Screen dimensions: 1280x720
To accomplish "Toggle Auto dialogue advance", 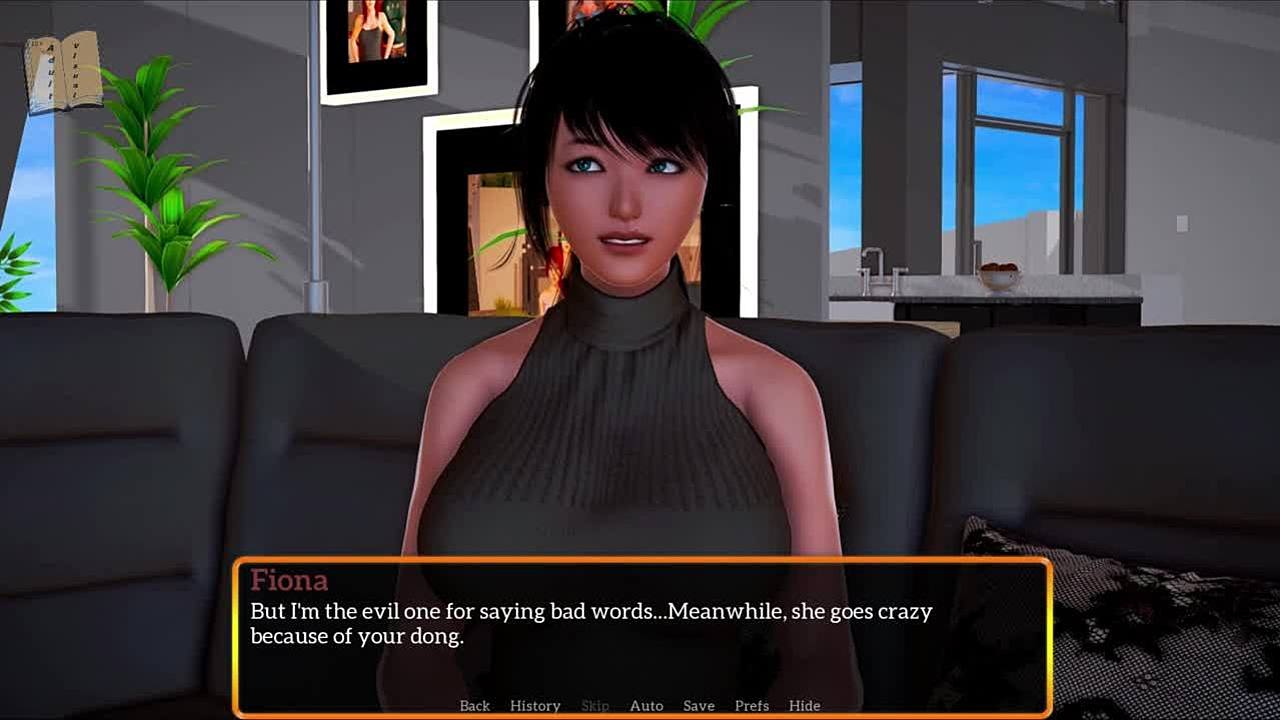I will [x=646, y=706].
